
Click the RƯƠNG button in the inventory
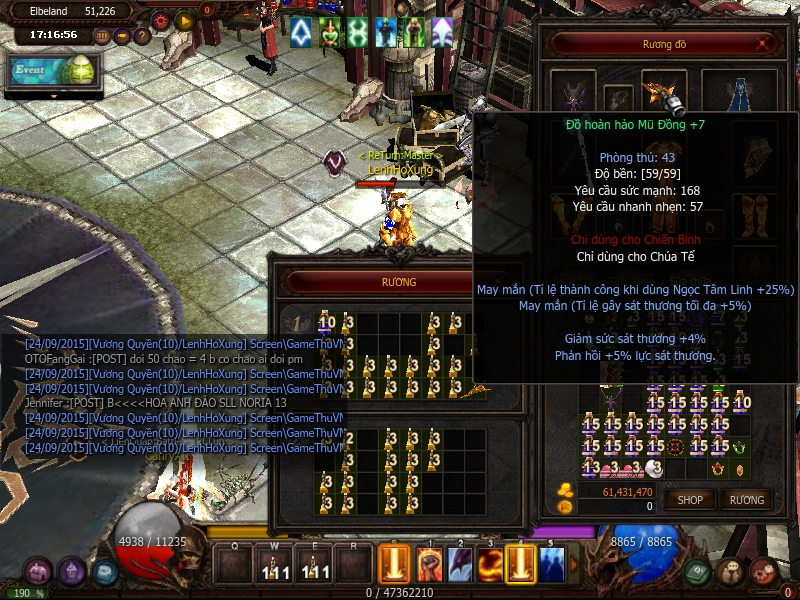pyautogui.click(x=746, y=499)
